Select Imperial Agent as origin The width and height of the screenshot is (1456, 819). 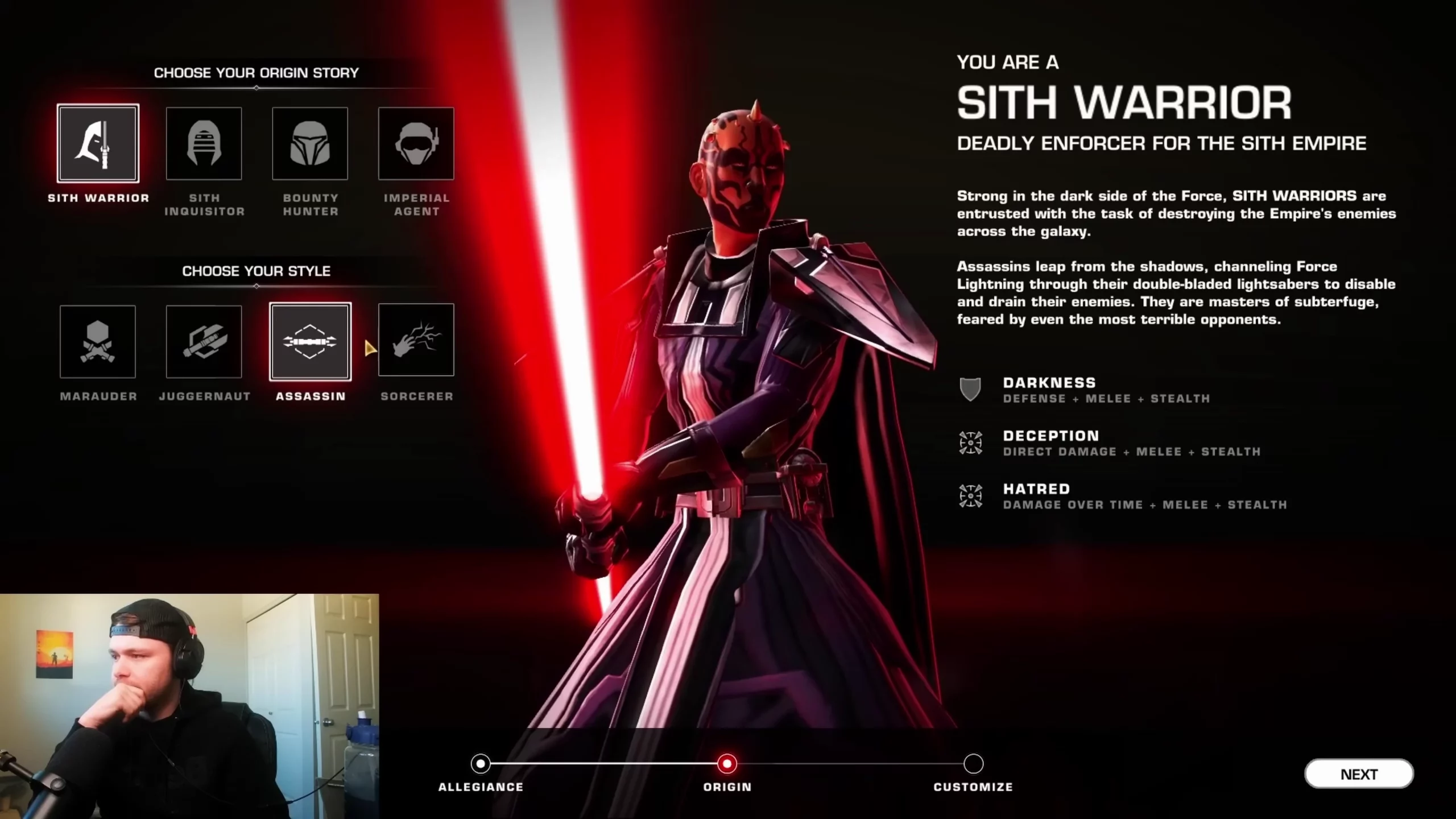416,143
